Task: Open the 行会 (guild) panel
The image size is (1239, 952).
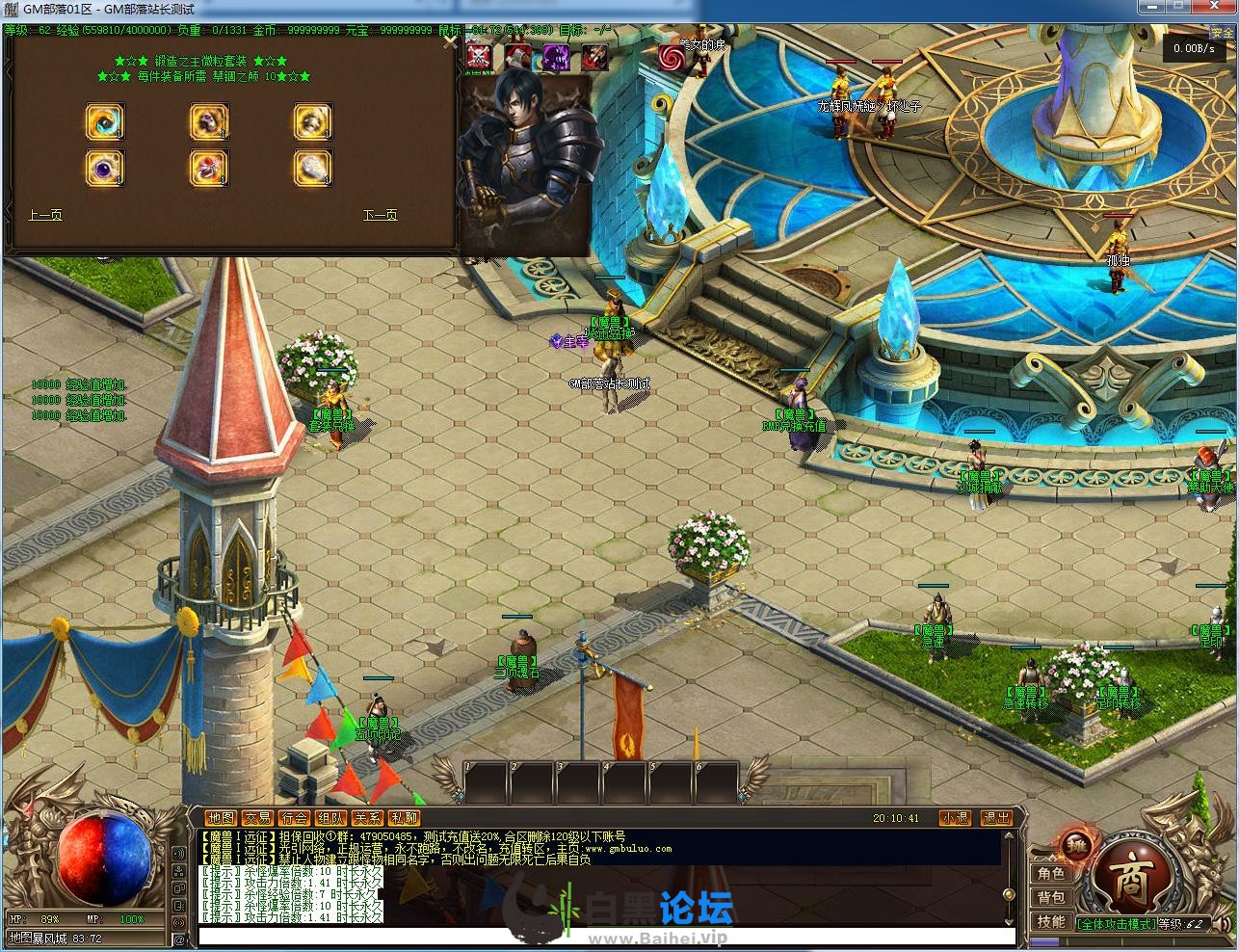Action: click(x=293, y=818)
